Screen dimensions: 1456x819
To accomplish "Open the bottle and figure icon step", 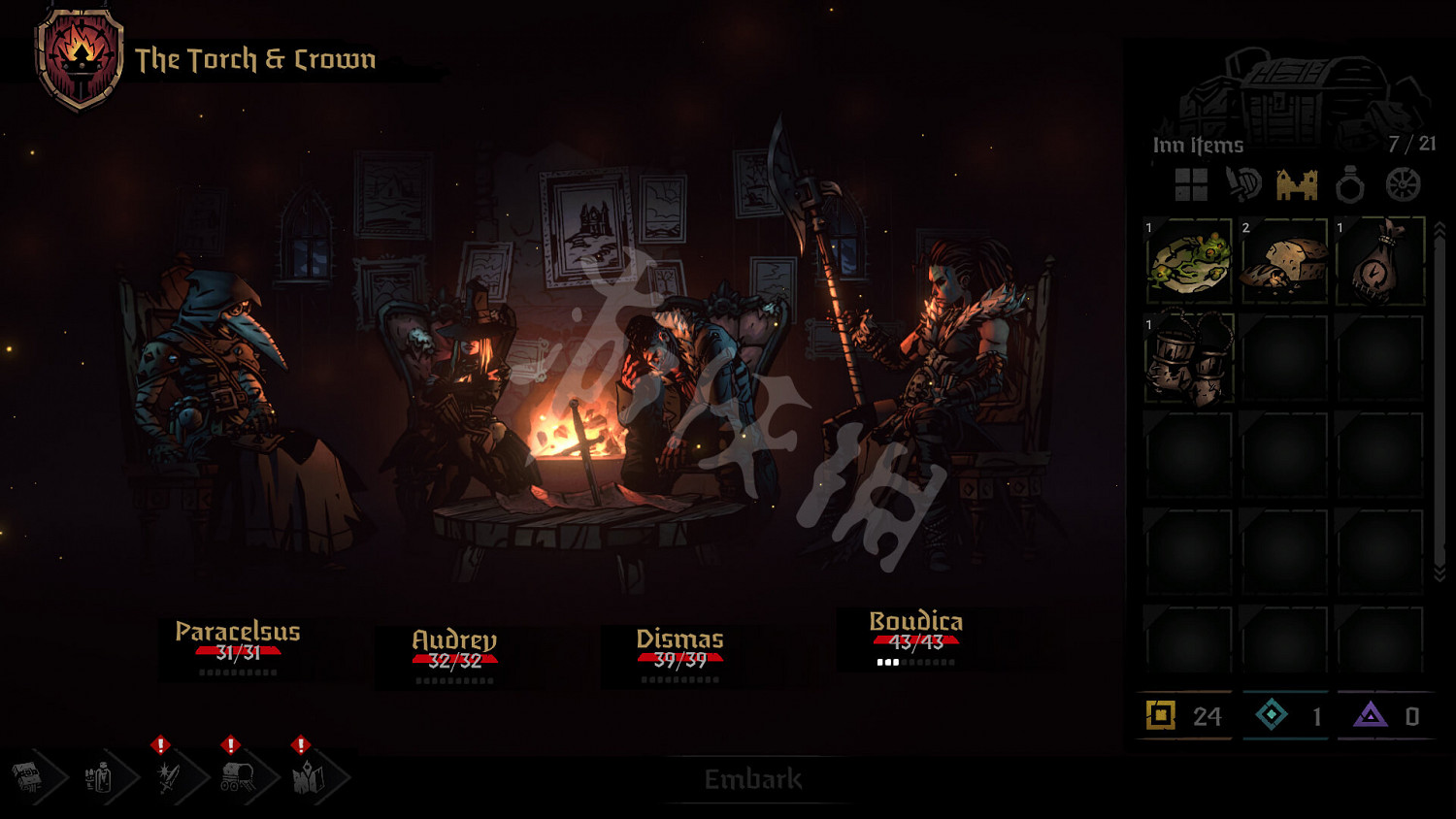I will tap(99, 777).
